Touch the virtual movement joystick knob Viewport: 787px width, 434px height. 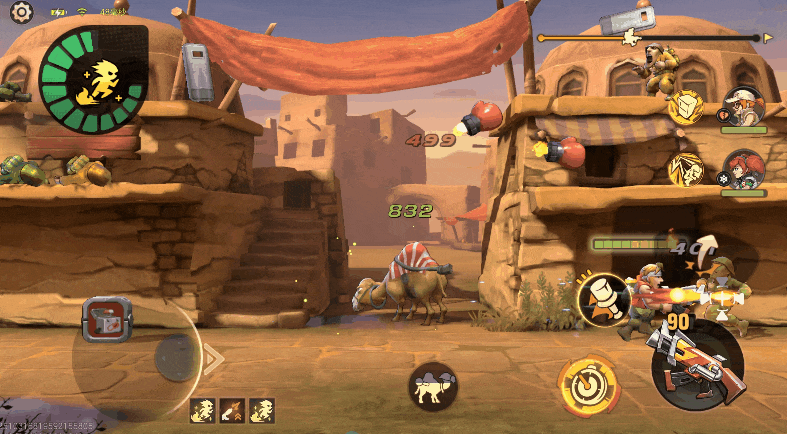click(176, 355)
